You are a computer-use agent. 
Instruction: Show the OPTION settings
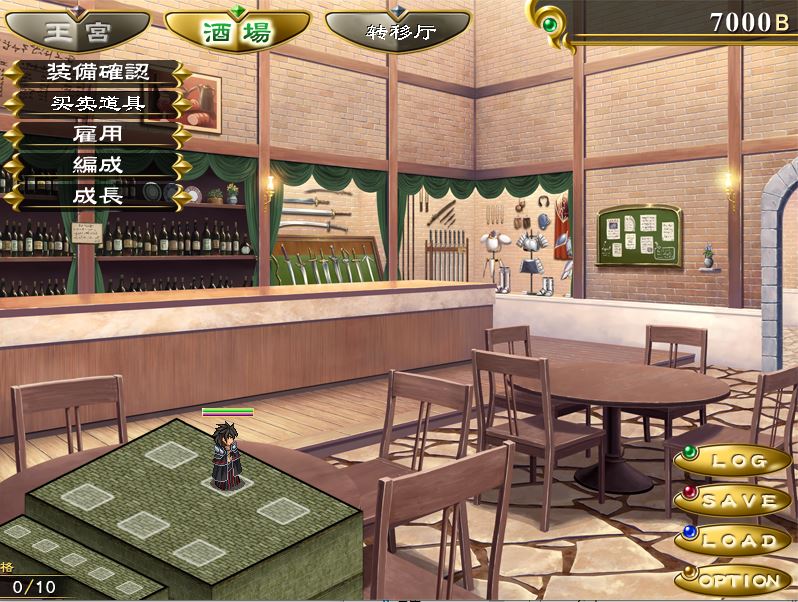735,579
